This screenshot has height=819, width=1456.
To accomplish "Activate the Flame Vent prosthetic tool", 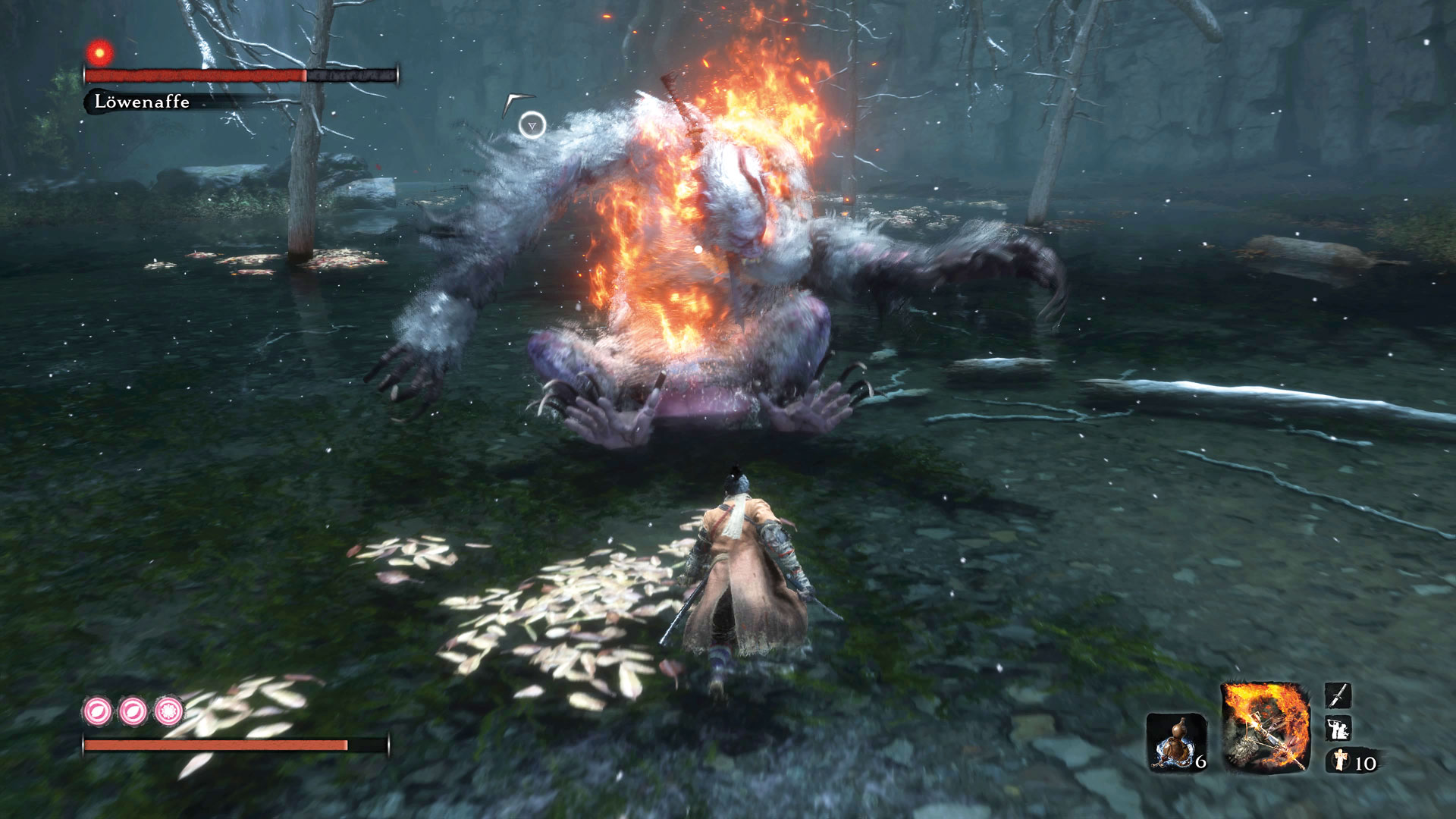I will point(1265,727).
